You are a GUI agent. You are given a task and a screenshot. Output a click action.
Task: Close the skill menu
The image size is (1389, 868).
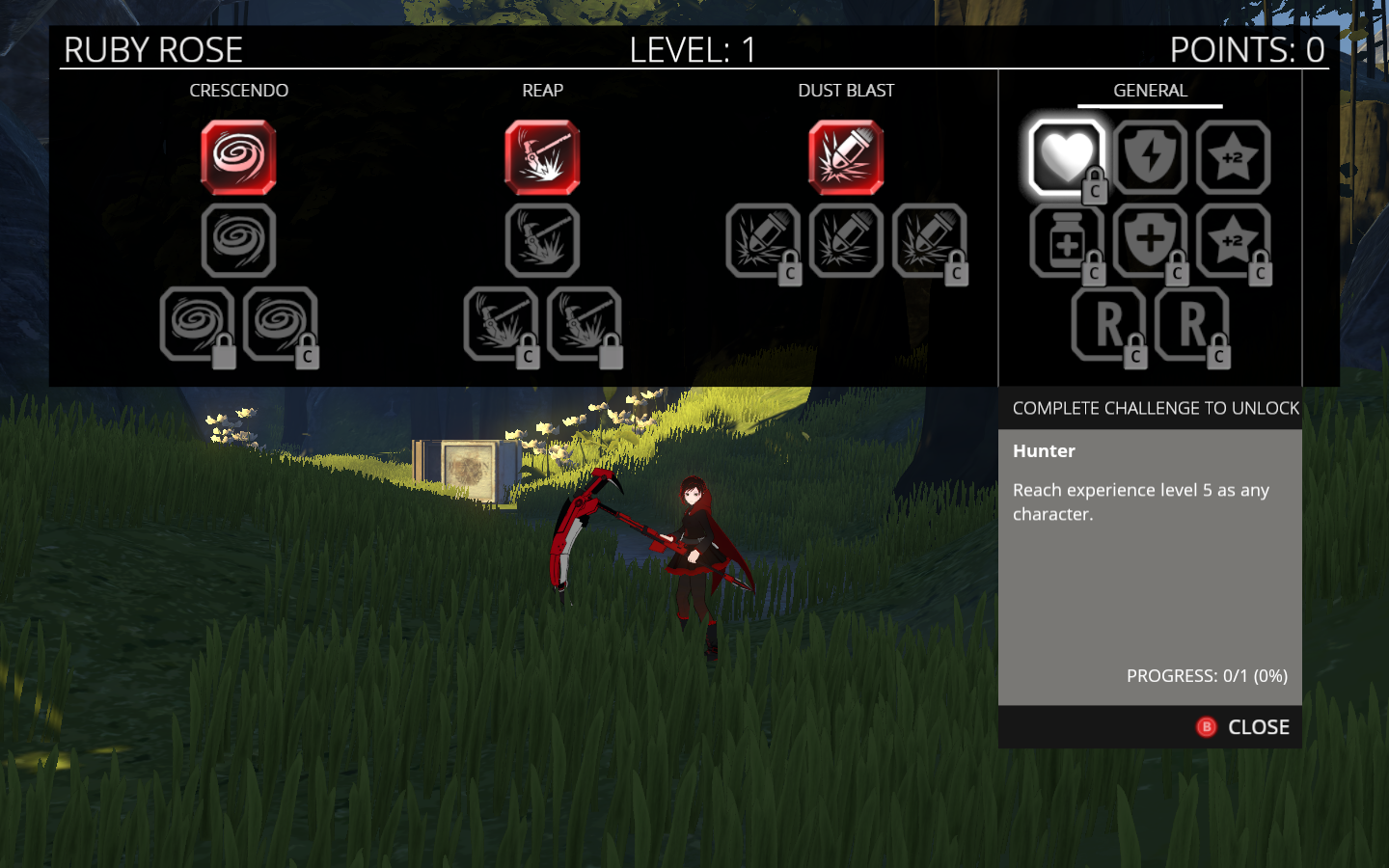click(x=1244, y=727)
